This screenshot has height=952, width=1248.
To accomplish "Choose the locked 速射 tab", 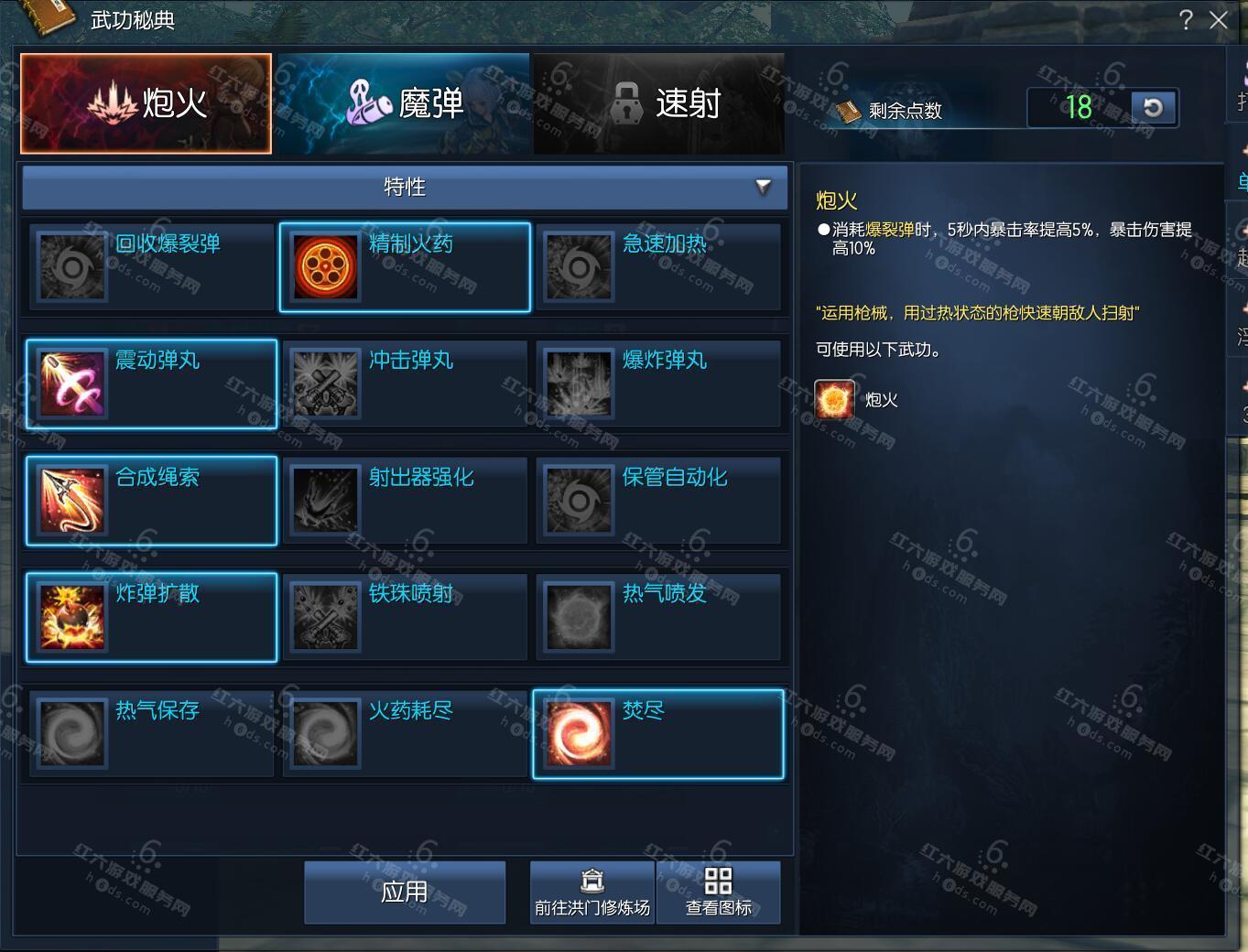I will pyautogui.click(x=659, y=103).
